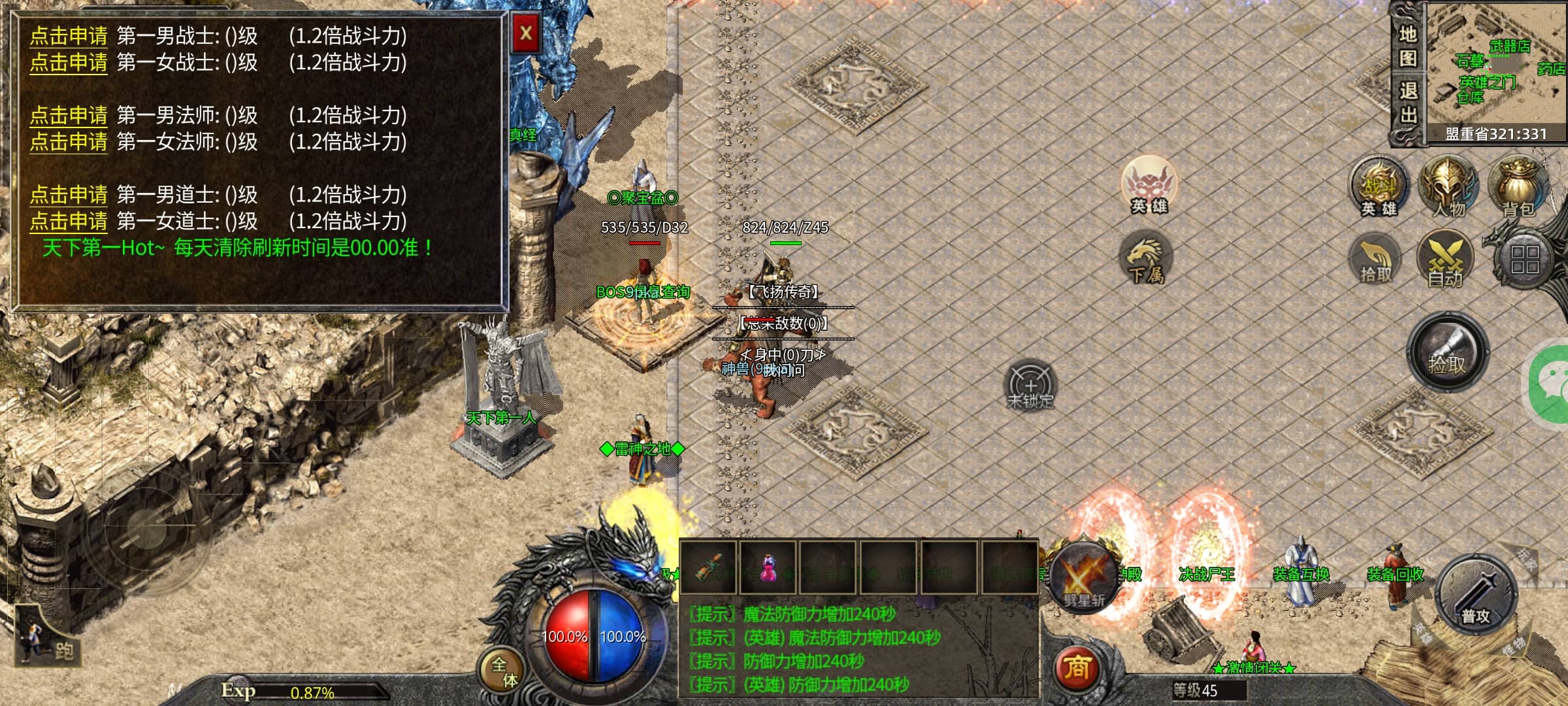Open the 人物 character helmet icon

click(x=1448, y=186)
